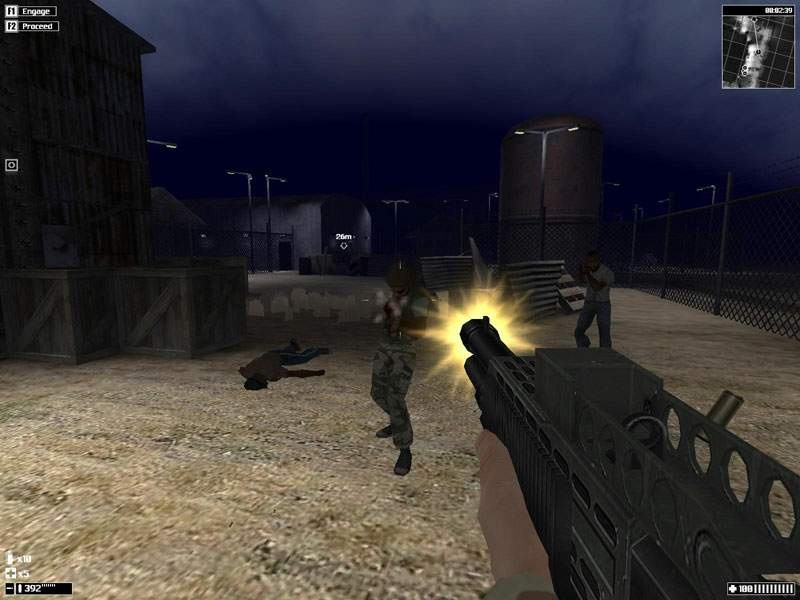Click the square stance indicator icon
This screenshot has height=600, width=800.
[x=12, y=165]
